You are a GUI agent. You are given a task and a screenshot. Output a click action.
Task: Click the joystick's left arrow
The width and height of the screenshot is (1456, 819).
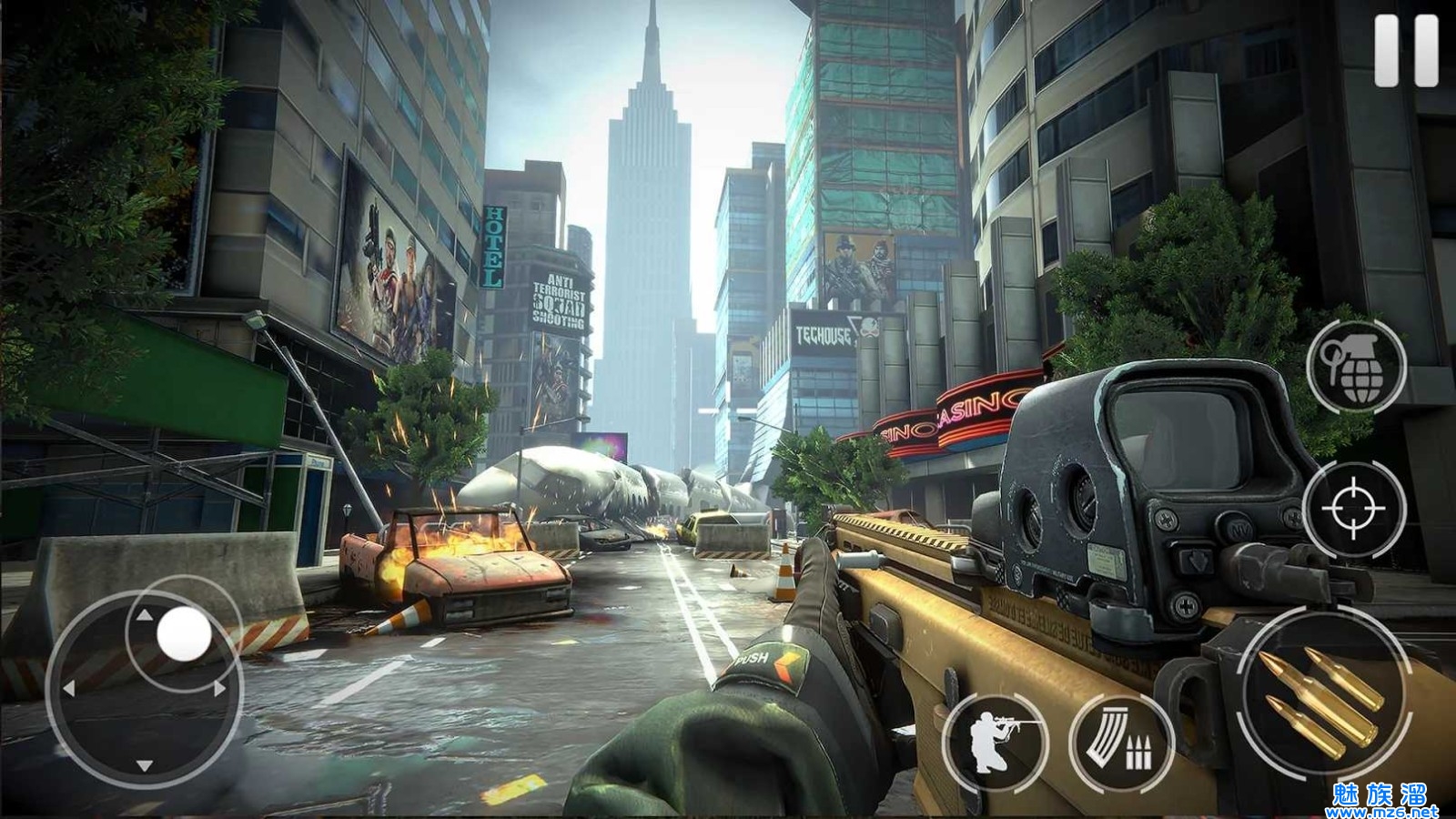(68, 690)
